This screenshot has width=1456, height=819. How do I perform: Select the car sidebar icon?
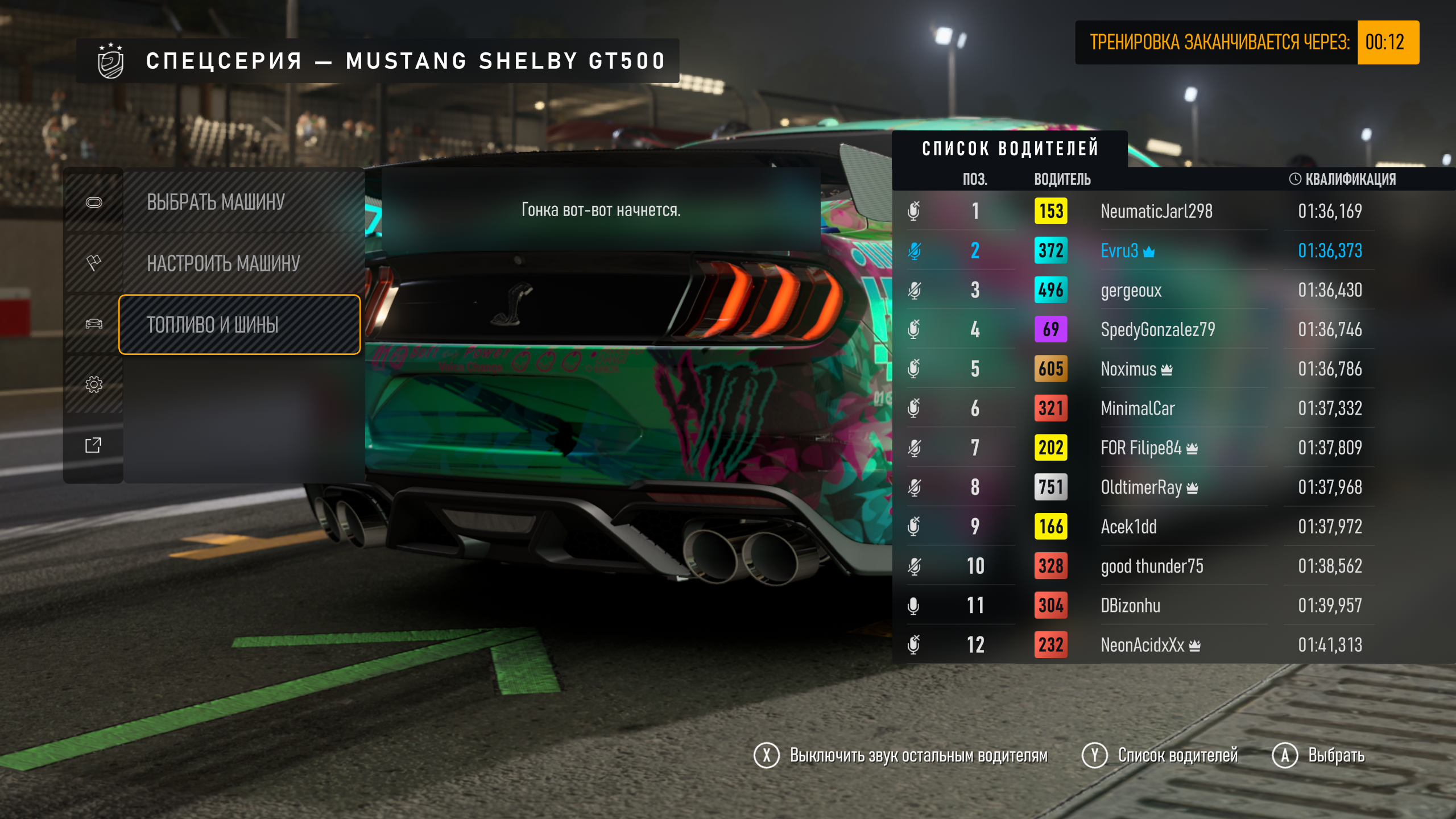point(94,324)
